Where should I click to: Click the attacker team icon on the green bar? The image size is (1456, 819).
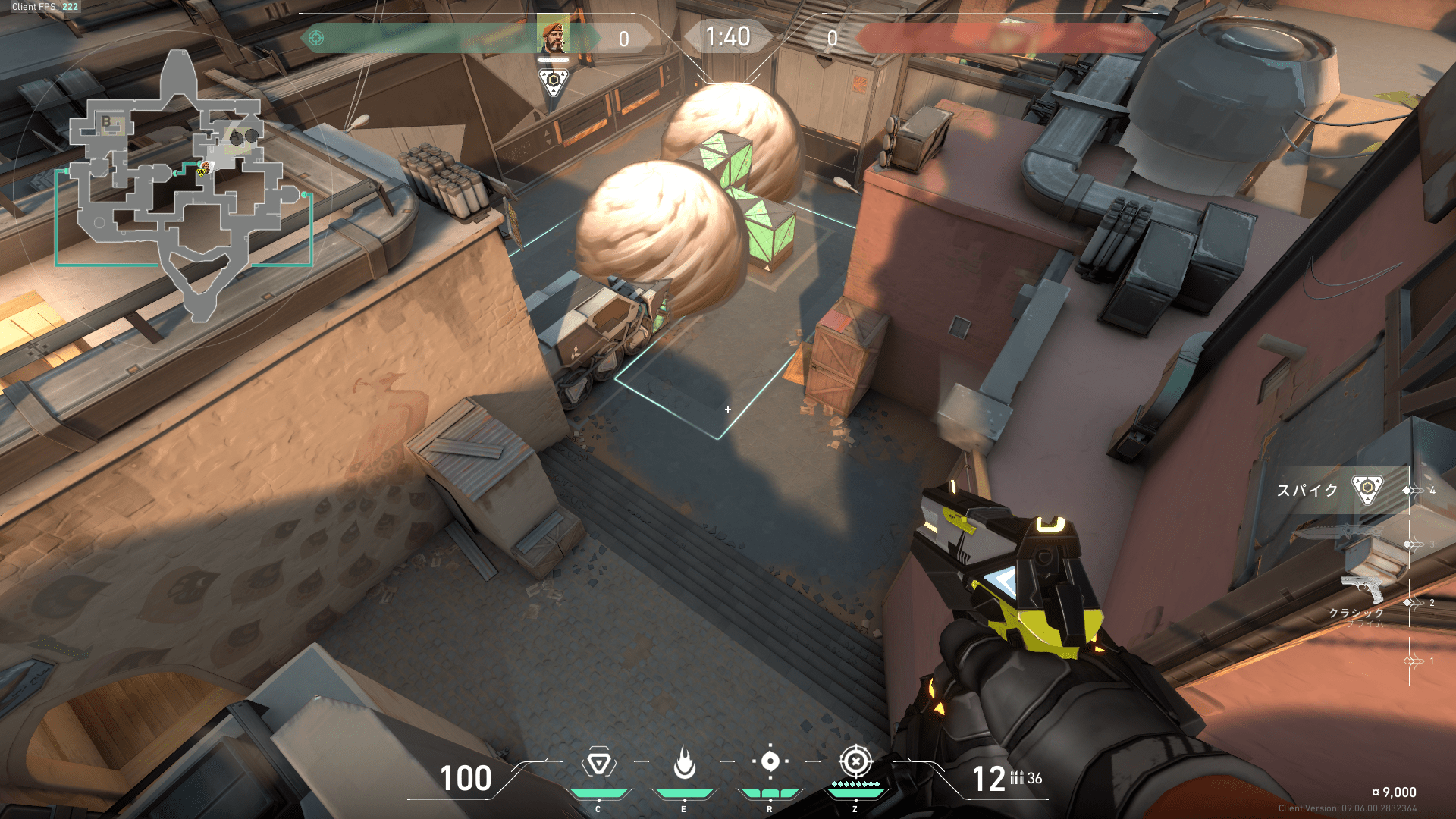pyautogui.click(x=316, y=38)
